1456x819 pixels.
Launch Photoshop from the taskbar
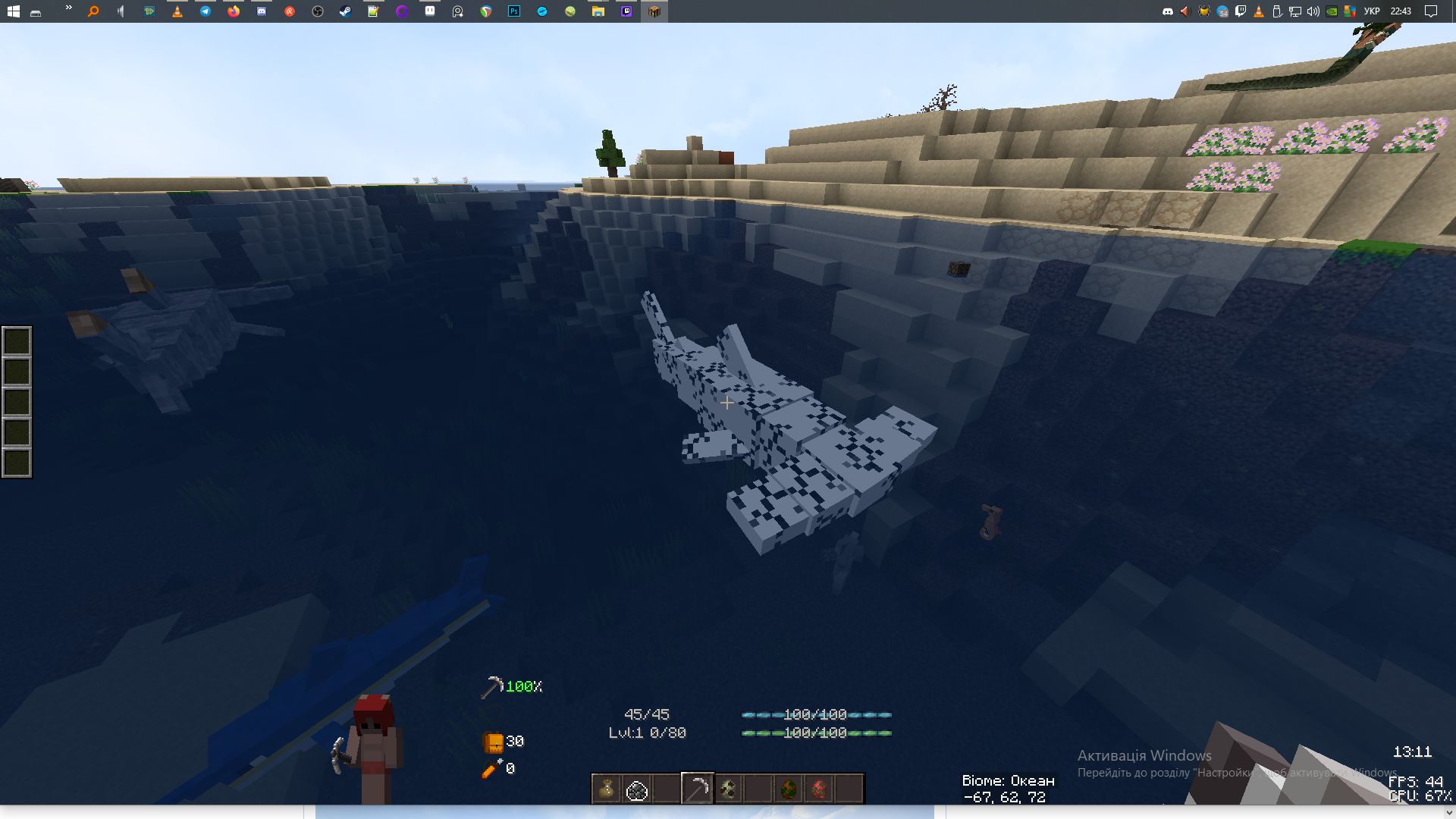click(513, 11)
